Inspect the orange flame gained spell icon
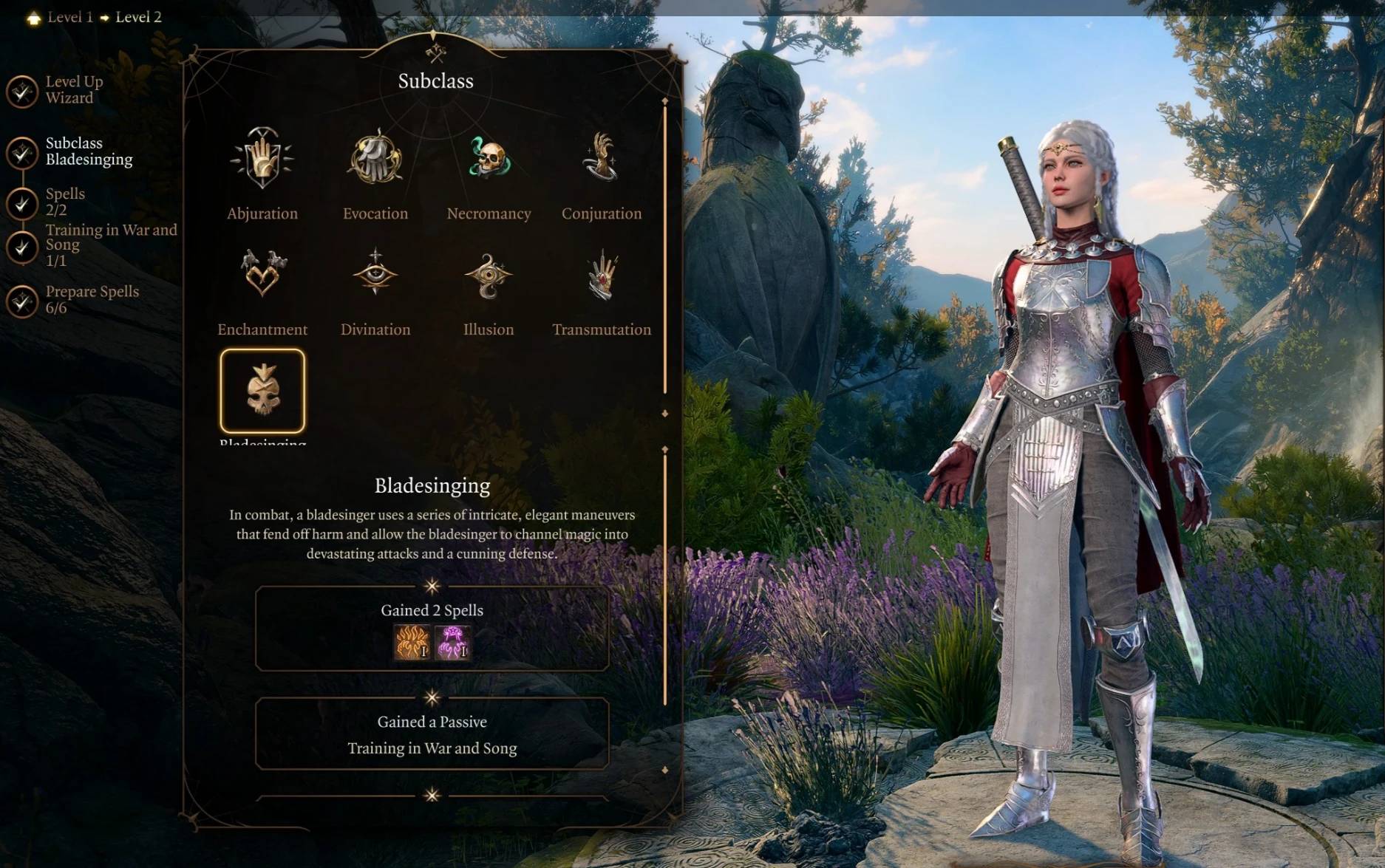Image resolution: width=1385 pixels, height=868 pixels. tap(412, 641)
